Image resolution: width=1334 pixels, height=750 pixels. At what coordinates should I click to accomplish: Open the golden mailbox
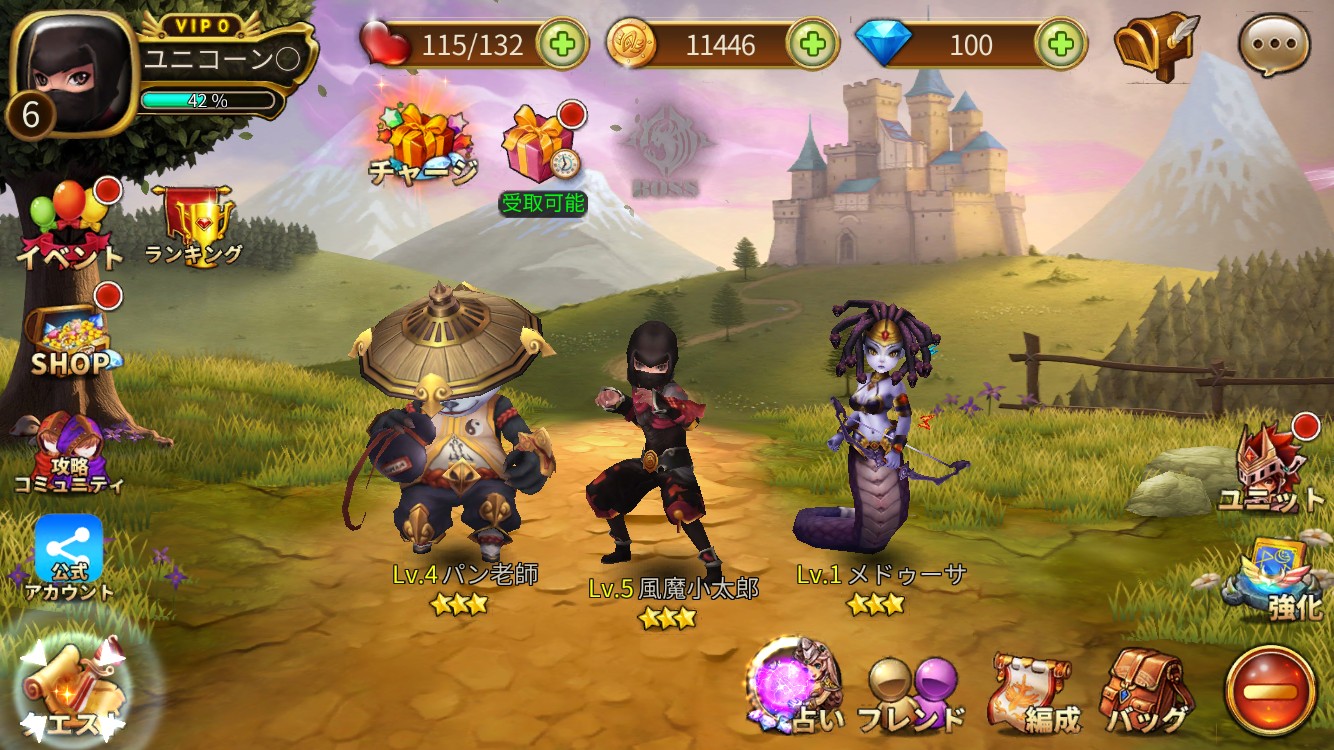tap(1155, 46)
